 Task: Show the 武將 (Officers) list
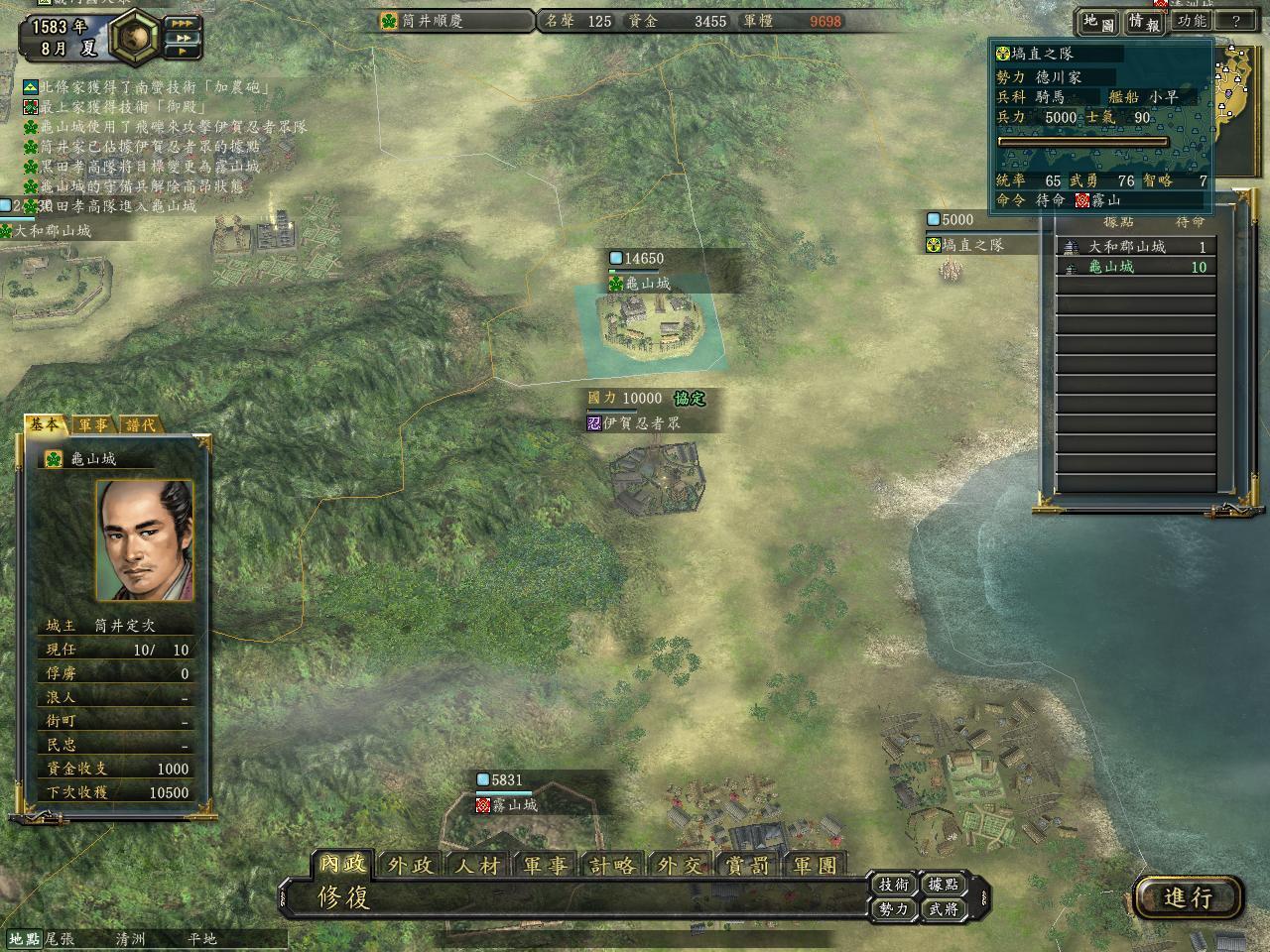click(943, 908)
